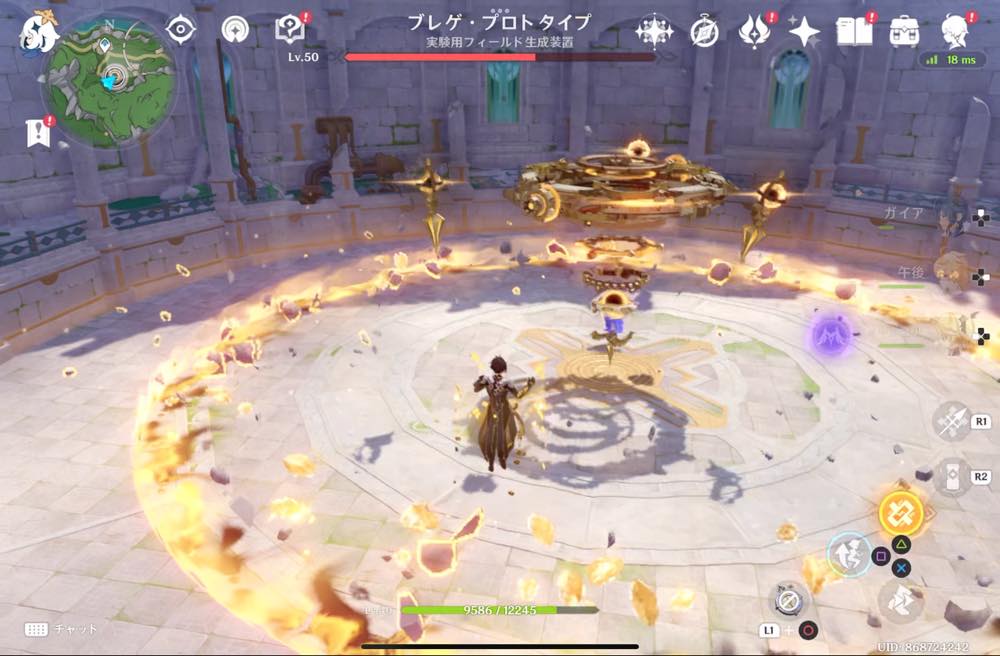1000x656 pixels.
Task: Open the Paimon main menu
Action: coord(40,30)
